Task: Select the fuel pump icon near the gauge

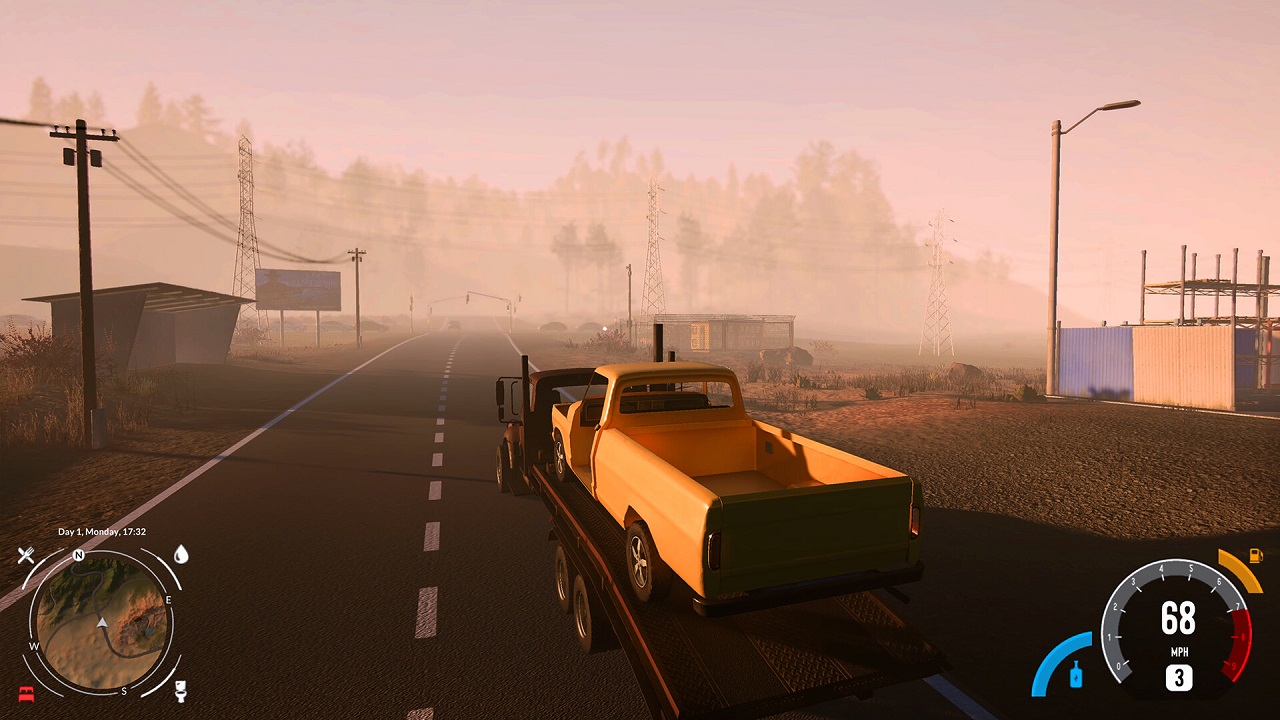Action: (x=1256, y=555)
